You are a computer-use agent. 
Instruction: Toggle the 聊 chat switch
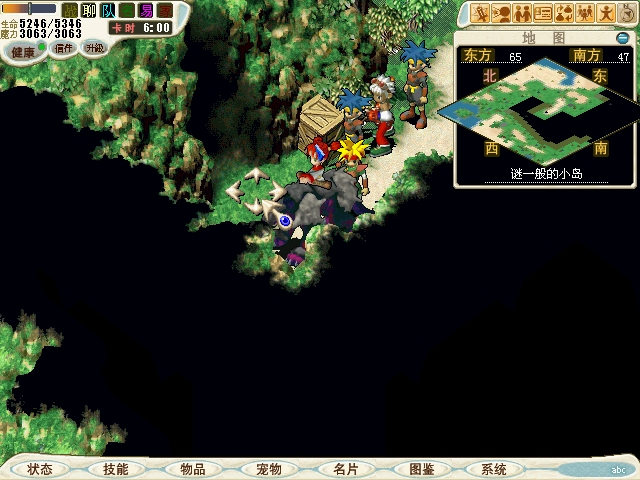[89, 10]
